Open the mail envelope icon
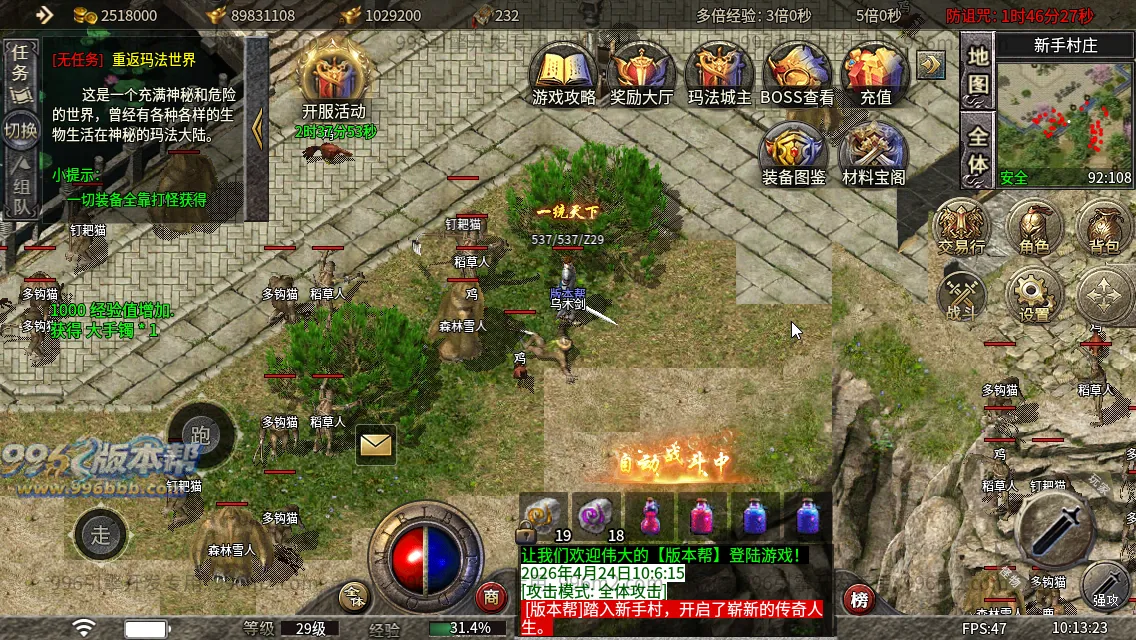This screenshot has width=1136, height=640. [x=375, y=444]
